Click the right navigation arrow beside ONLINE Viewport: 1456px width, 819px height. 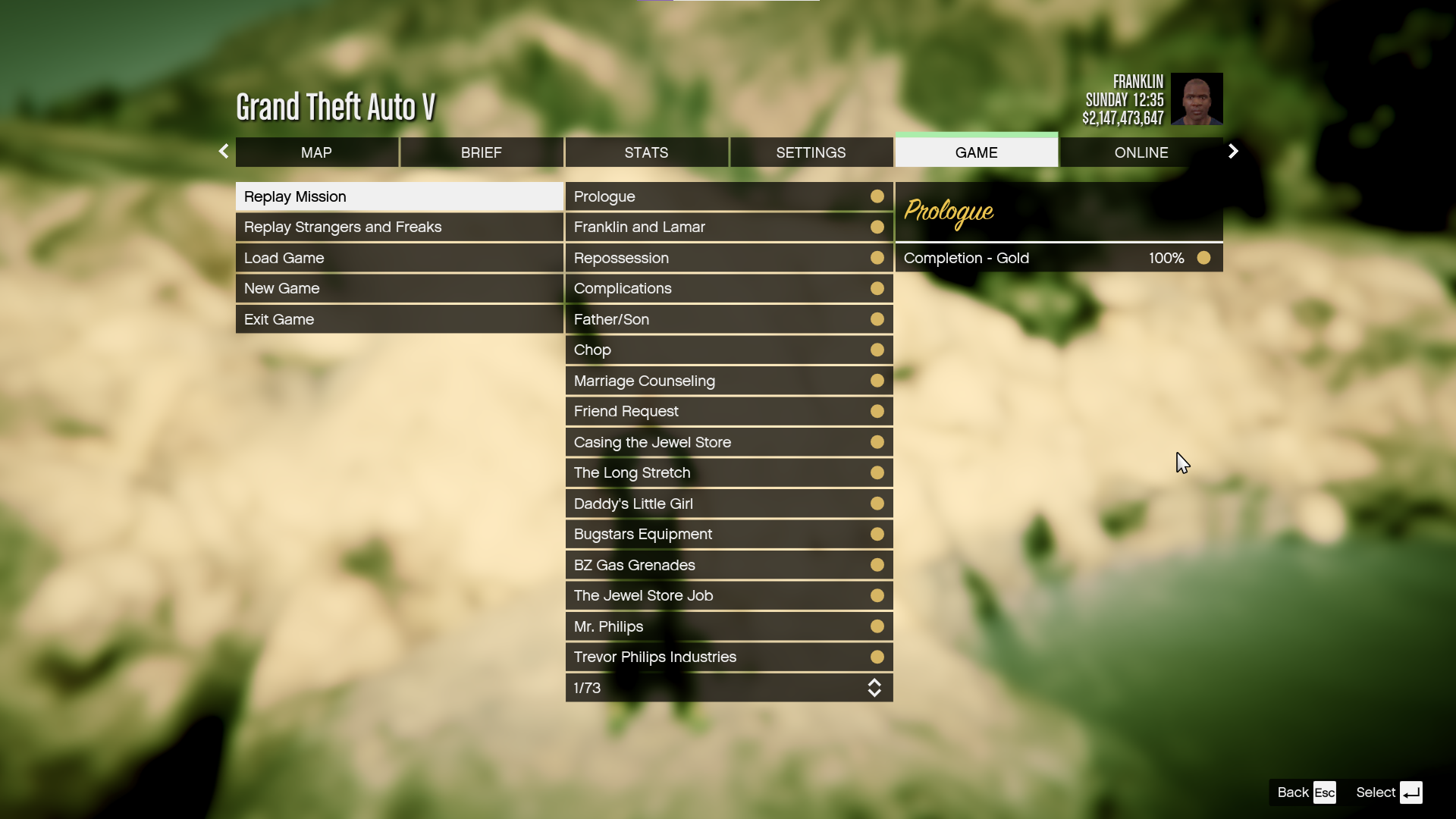pos(1232,151)
